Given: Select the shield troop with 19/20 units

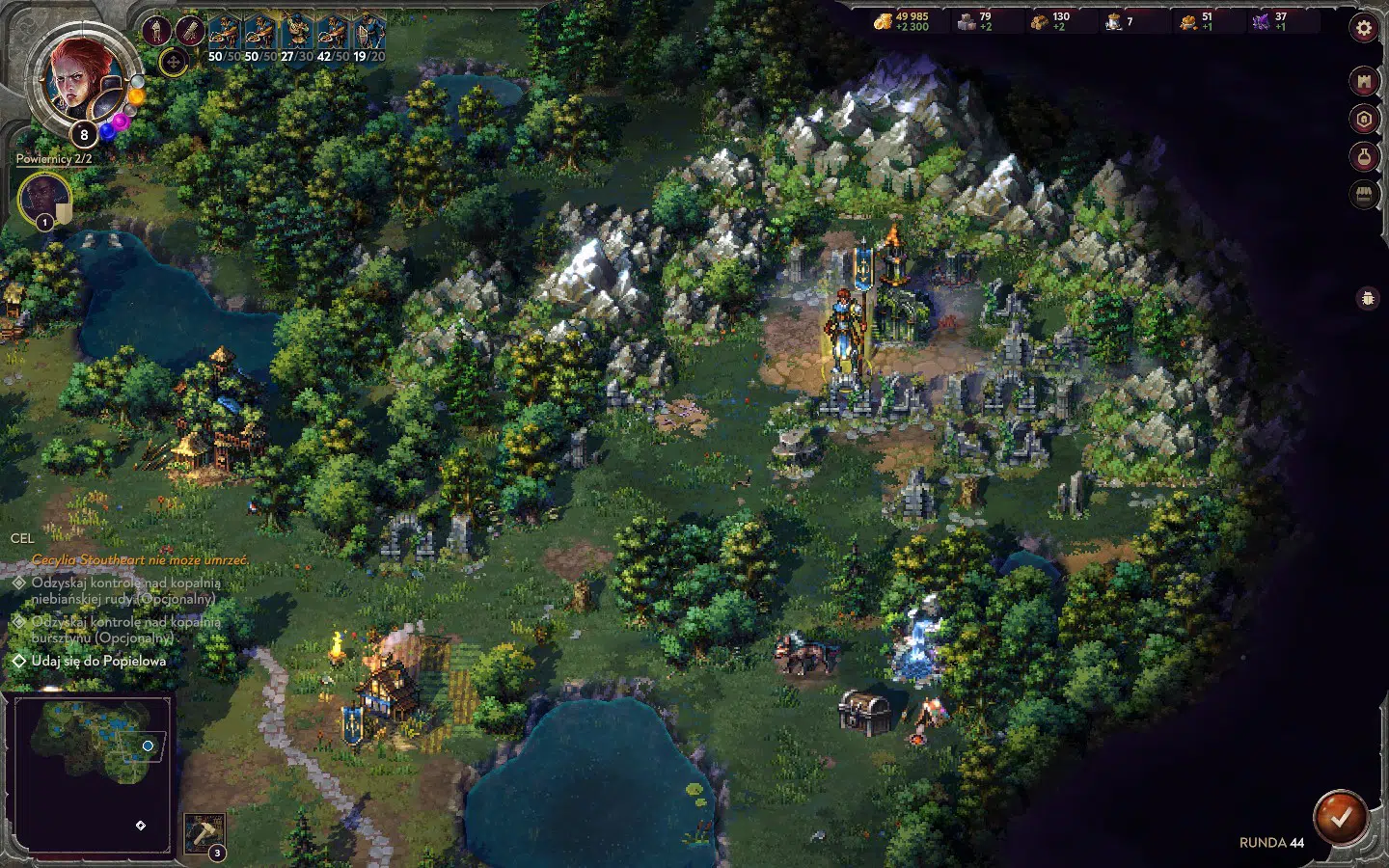Looking at the screenshot, I should click(369, 36).
